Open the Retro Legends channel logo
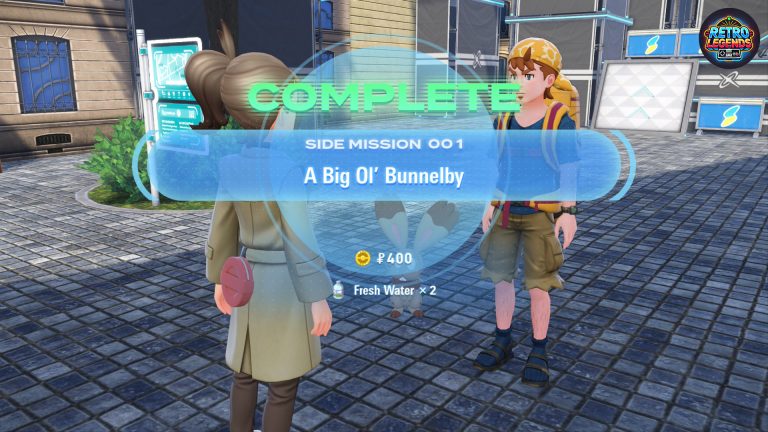The width and height of the screenshot is (768, 432). tap(729, 40)
